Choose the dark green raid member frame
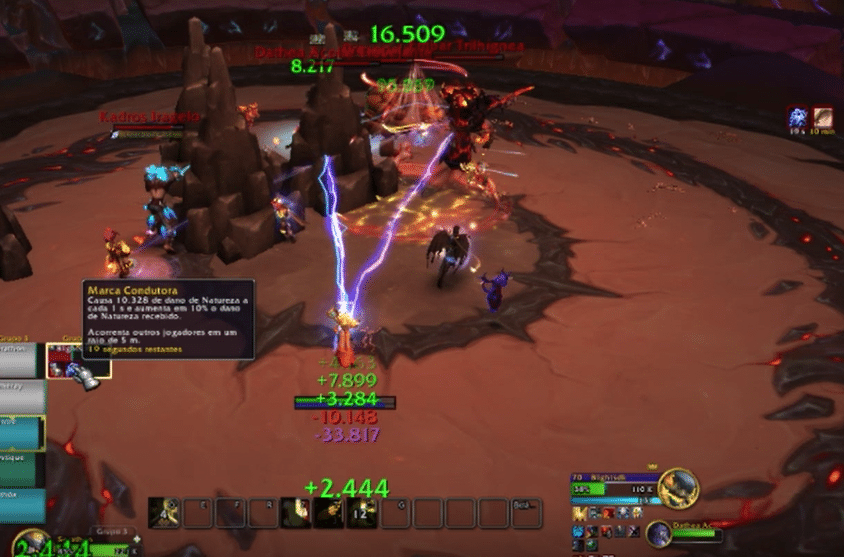844x557 pixels. [x=22, y=470]
